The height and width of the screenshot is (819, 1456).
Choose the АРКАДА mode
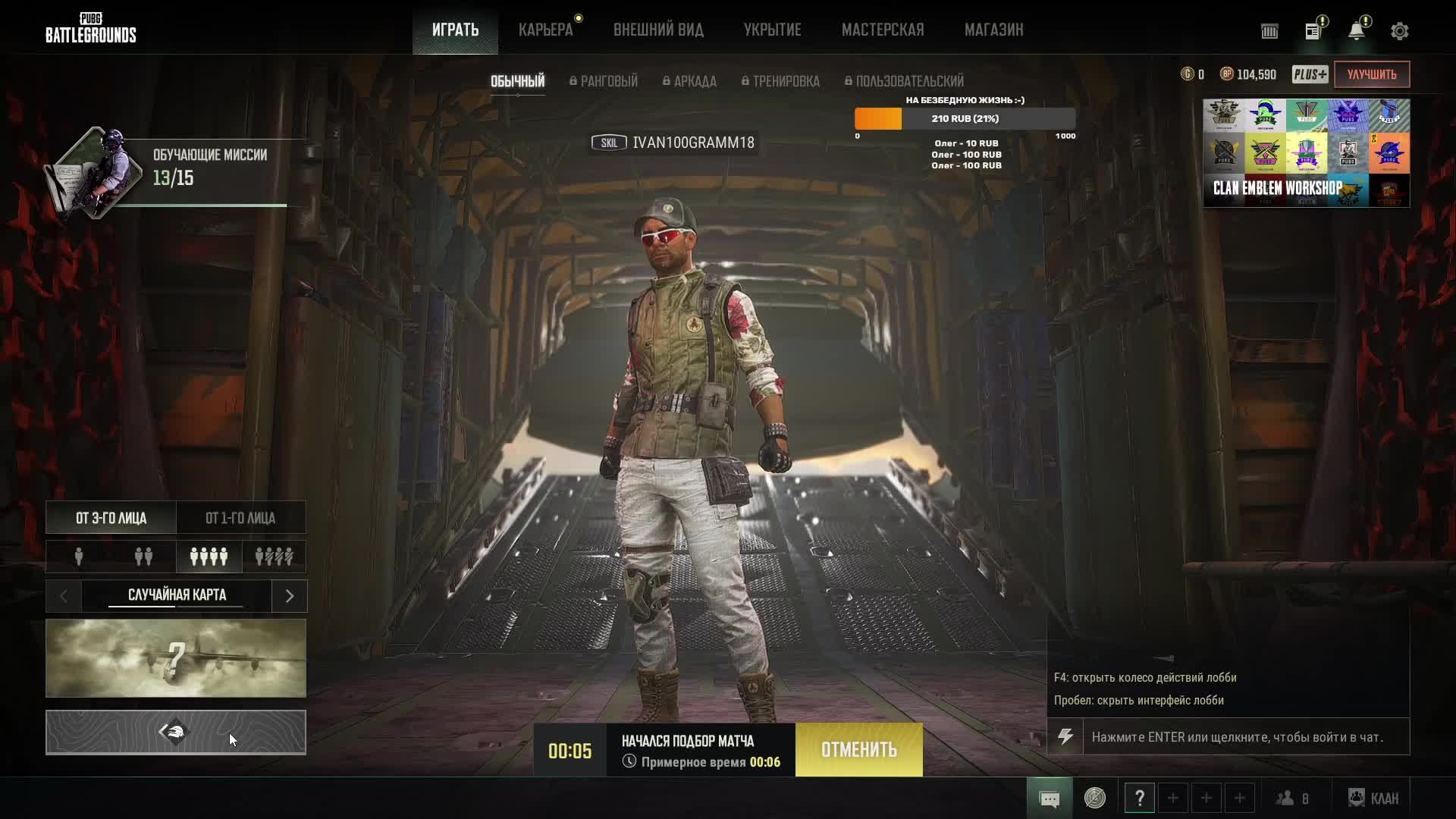click(x=689, y=81)
